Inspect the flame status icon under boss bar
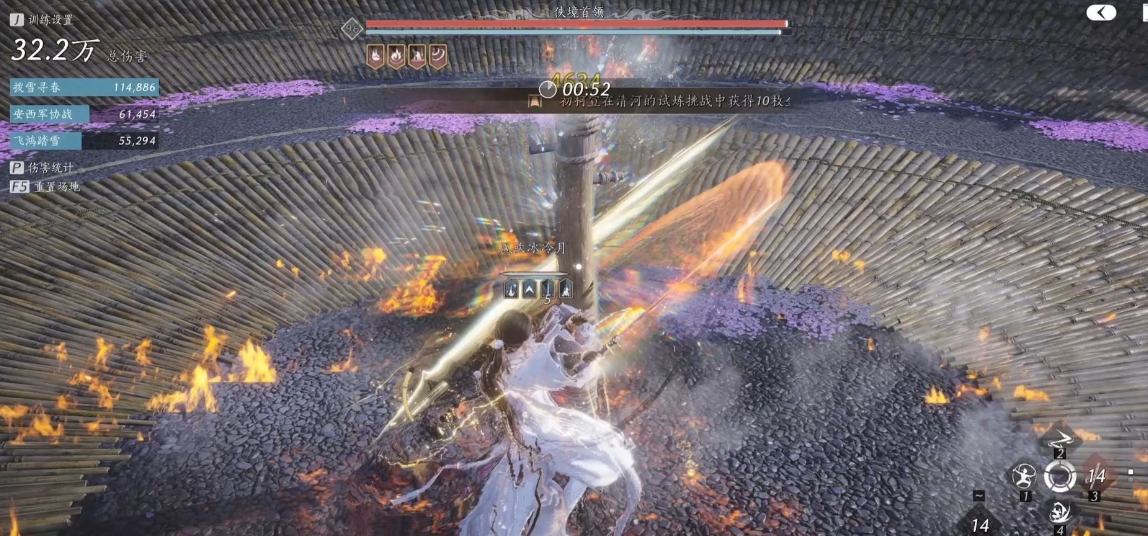The width and height of the screenshot is (1148, 536). pos(397,56)
